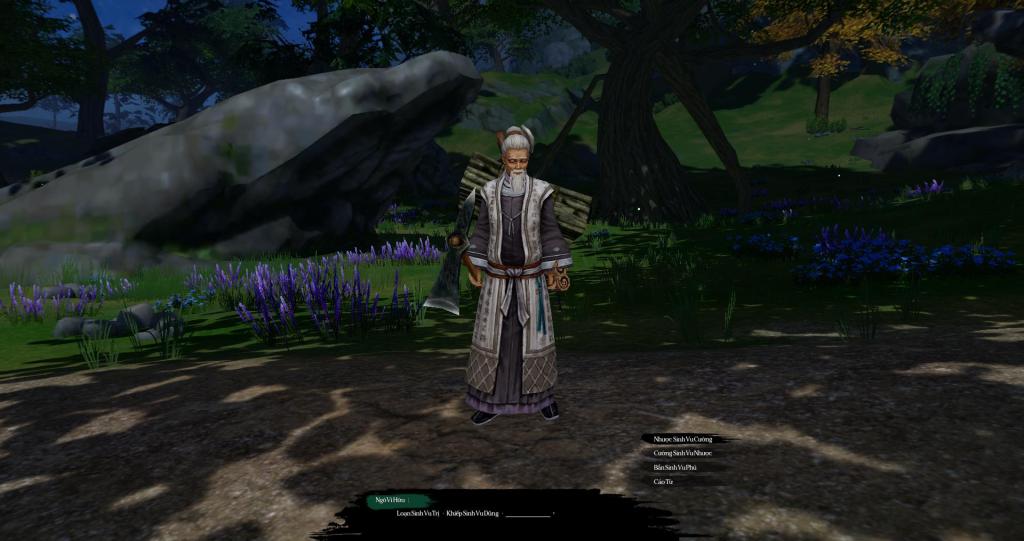Choose the reply "Nhược Sinh Vu Cường"
This screenshot has width=1024, height=541.
point(682,439)
